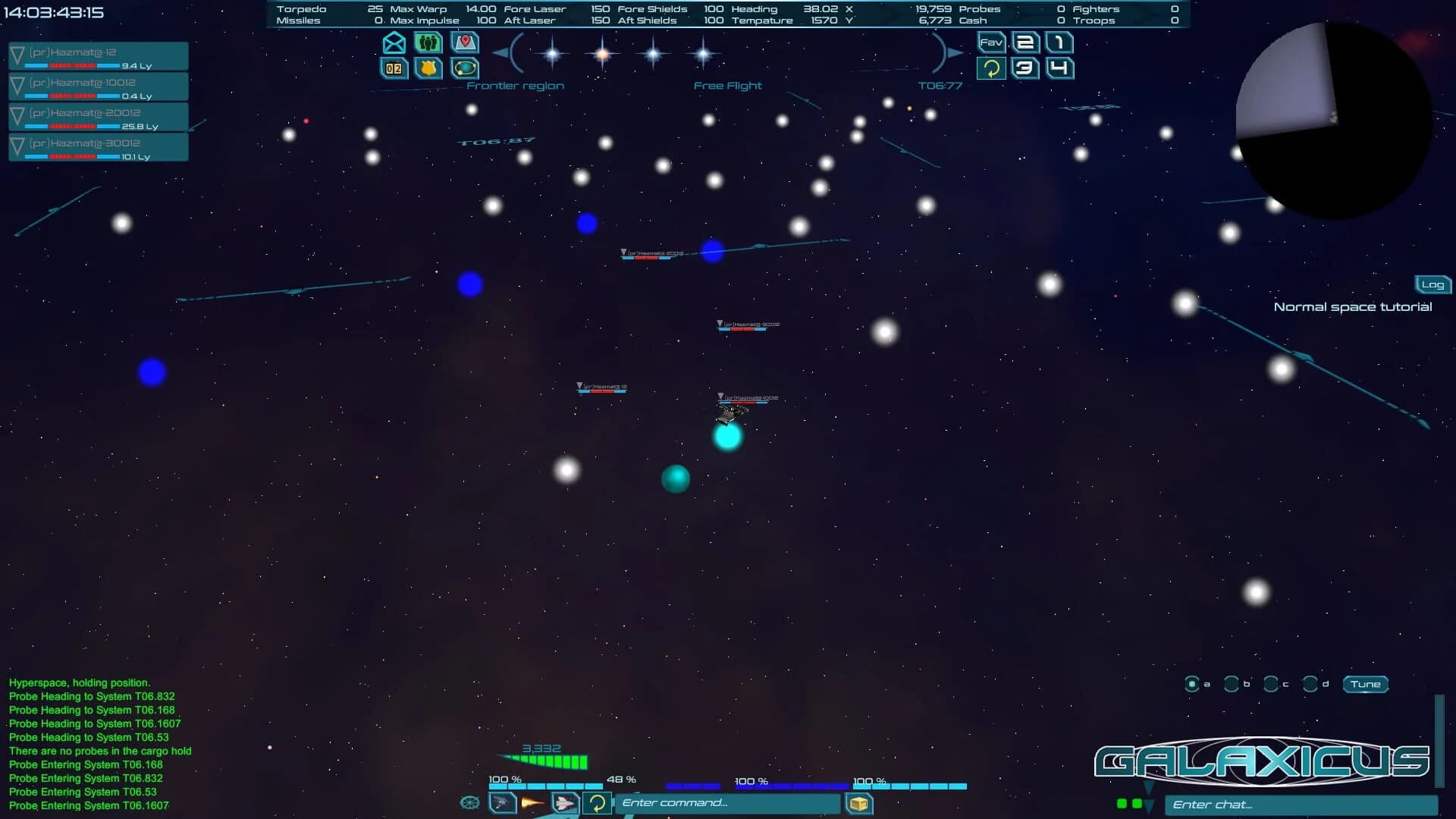Click the 02 counter icon
The image size is (1456, 819).
pyautogui.click(x=393, y=69)
